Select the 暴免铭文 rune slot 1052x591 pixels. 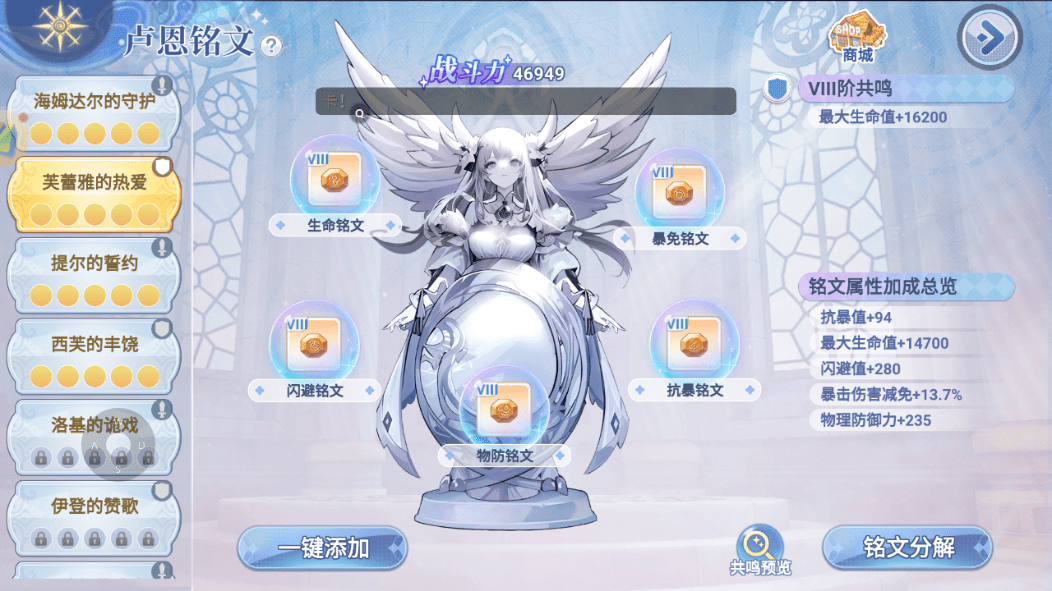click(679, 194)
